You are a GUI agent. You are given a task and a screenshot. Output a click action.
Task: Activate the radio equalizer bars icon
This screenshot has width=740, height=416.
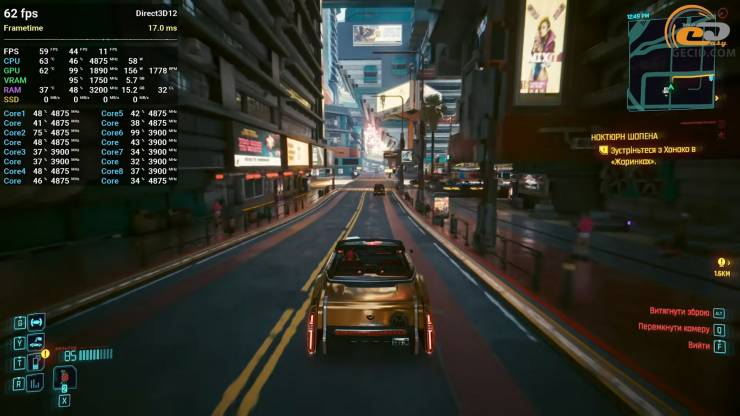pyautogui.click(x=36, y=382)
